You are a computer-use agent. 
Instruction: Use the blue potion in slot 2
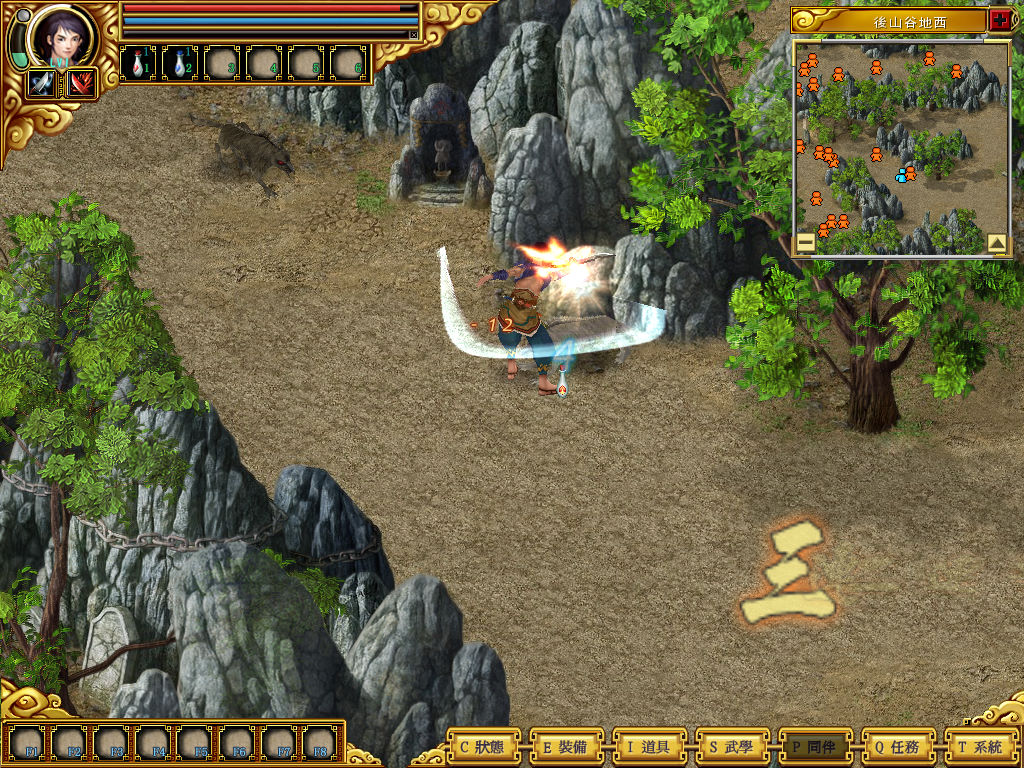click(179, 63)
